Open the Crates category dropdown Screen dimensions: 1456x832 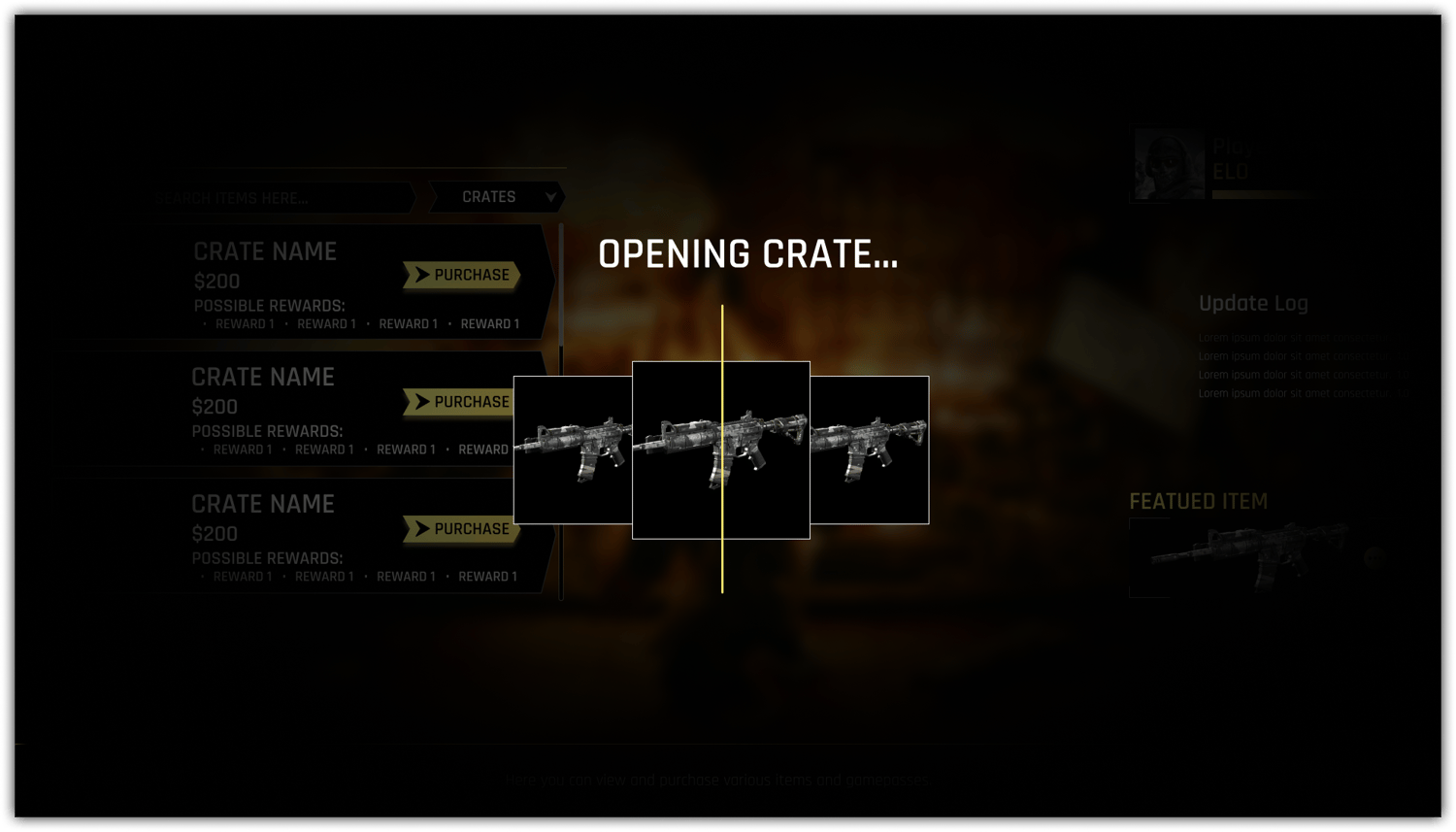click(497, 197)
